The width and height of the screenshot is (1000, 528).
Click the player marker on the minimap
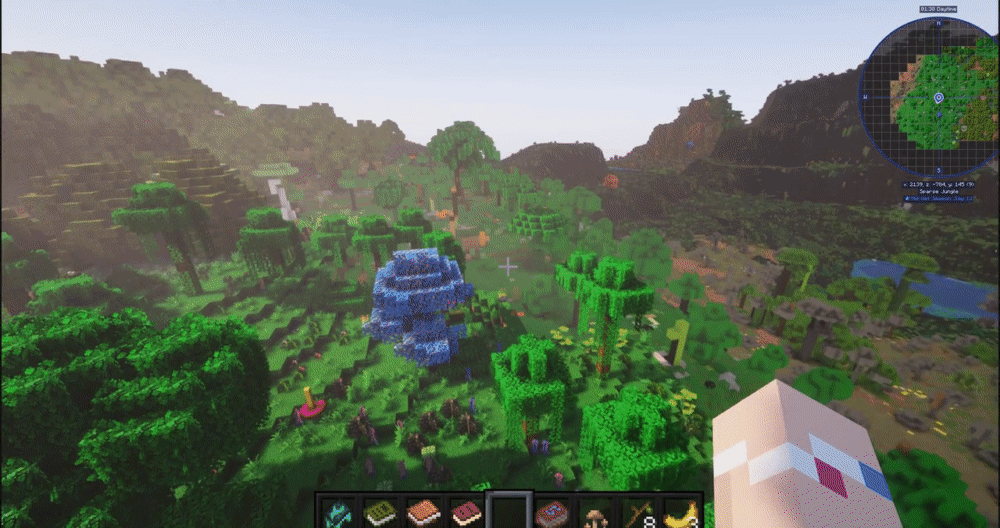click(938, 97)
